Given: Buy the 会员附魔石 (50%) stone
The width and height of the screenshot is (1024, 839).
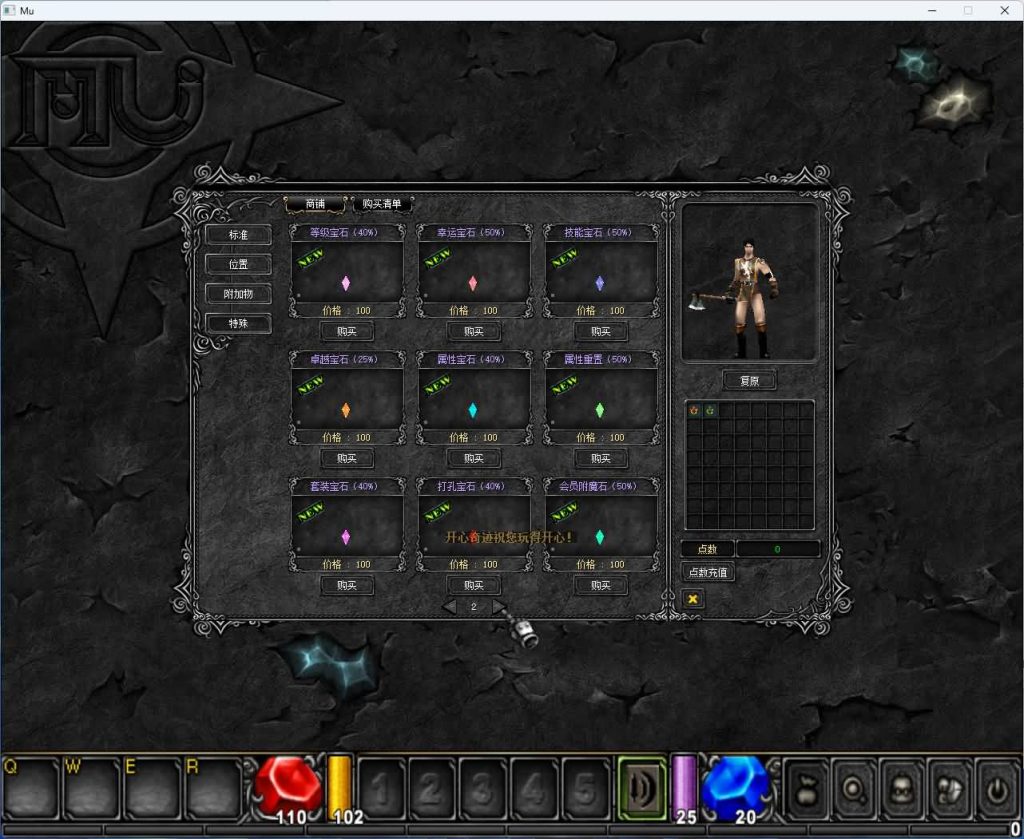Looking at the screenshot, I should click(x=601, y=586).
